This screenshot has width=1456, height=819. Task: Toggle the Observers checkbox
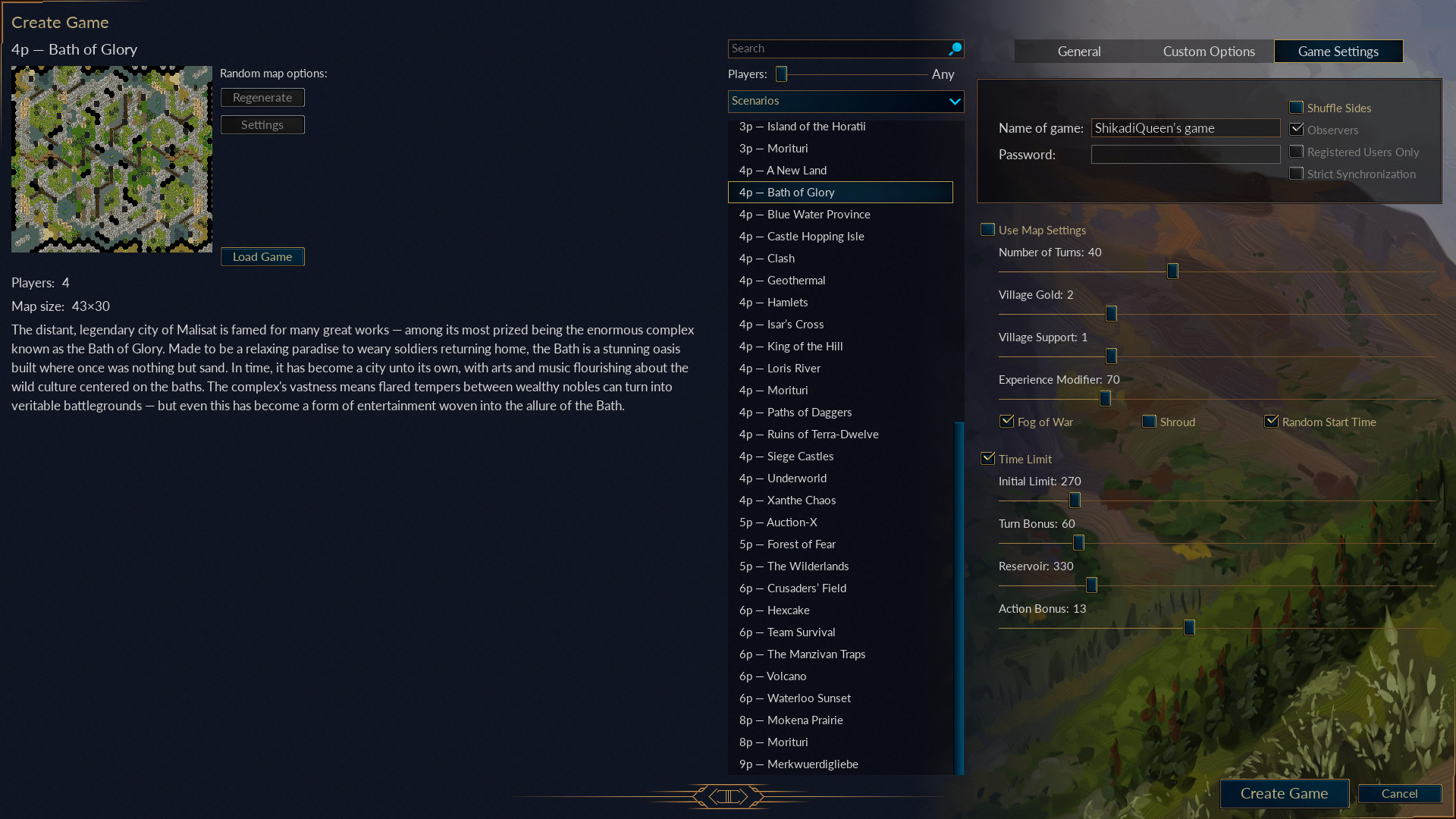coord(1297,130)
